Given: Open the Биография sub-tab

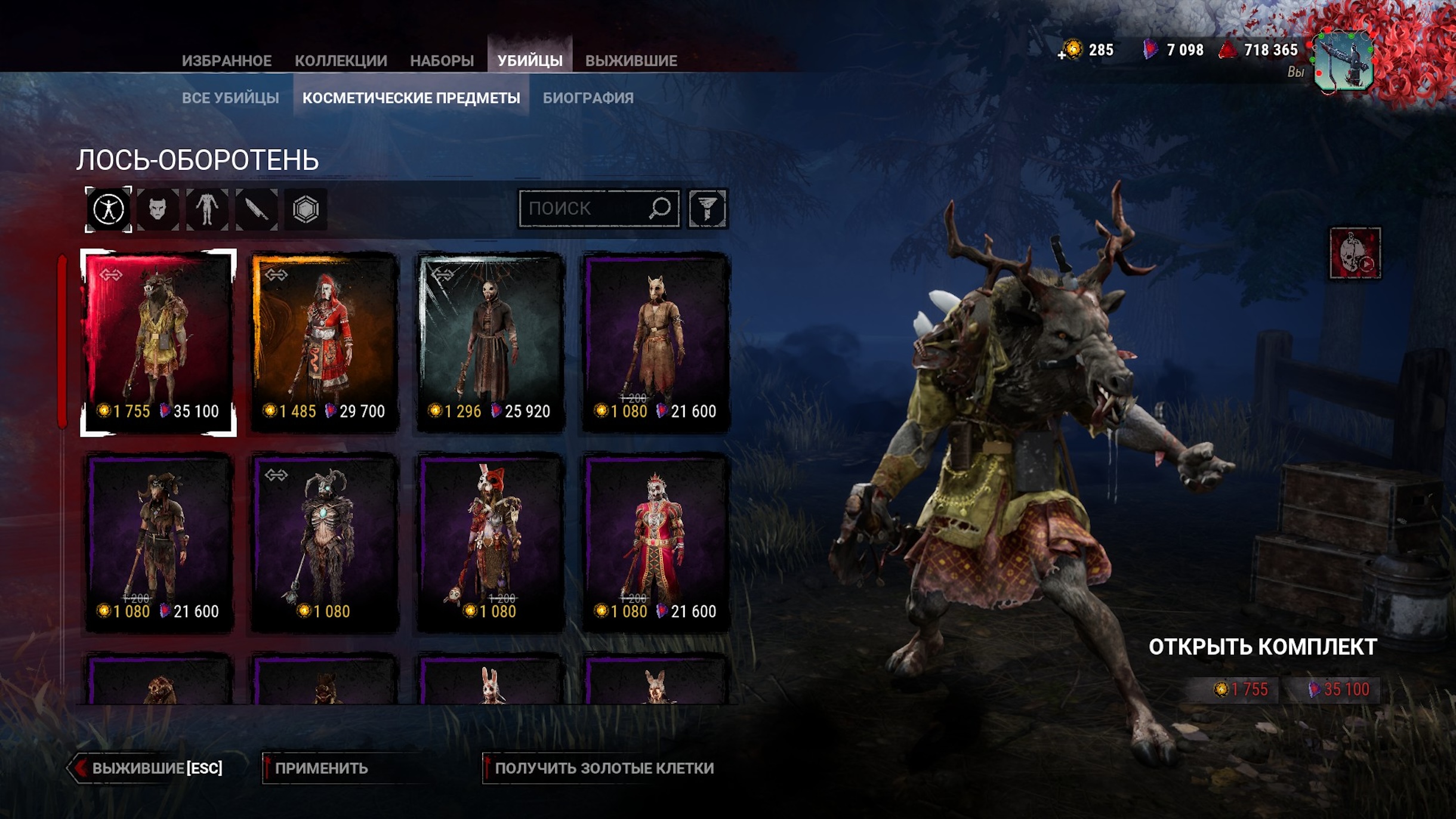Looking at the screenshot, I should 588,98.
